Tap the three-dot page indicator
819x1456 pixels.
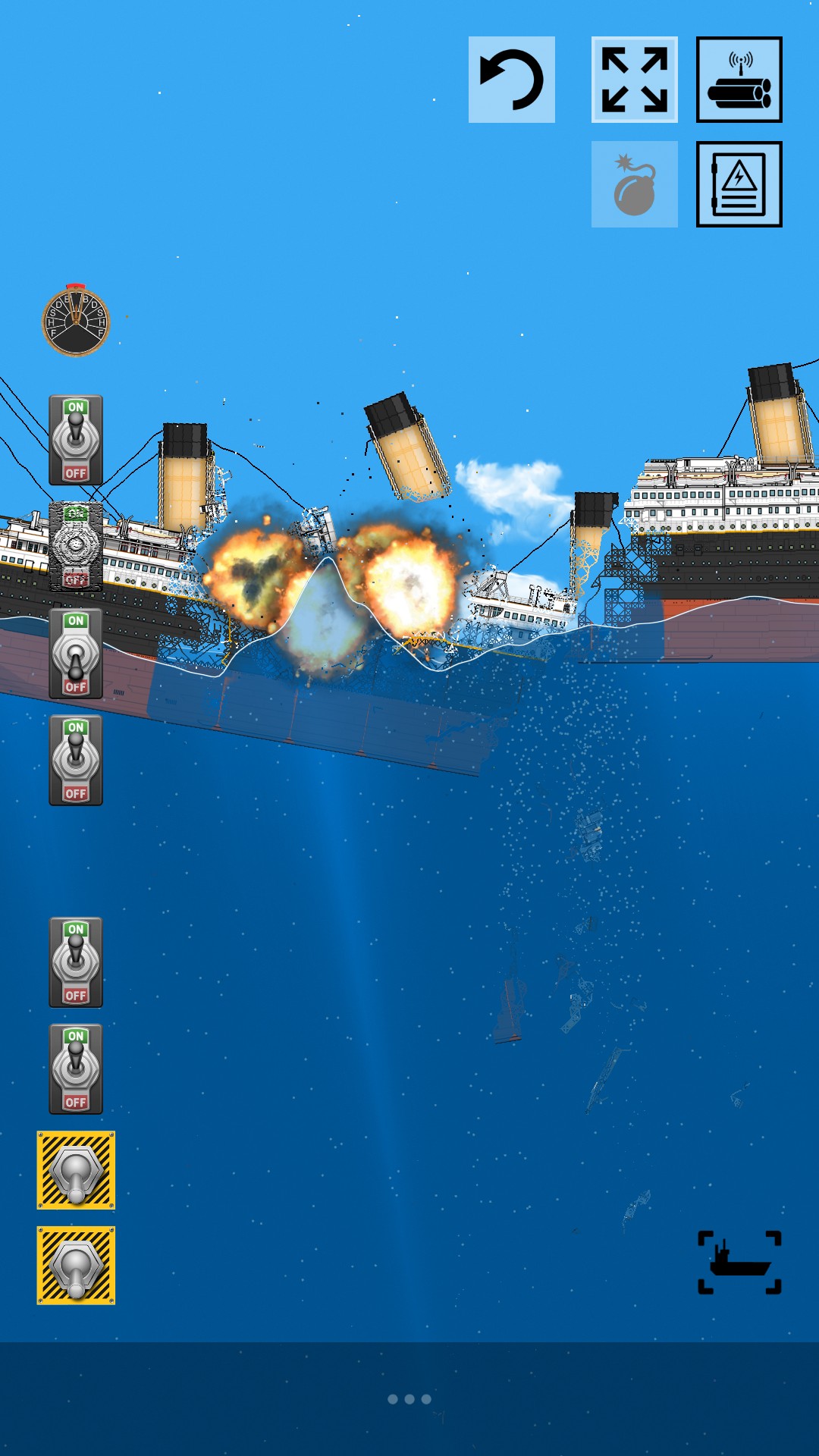(409, 1399)
